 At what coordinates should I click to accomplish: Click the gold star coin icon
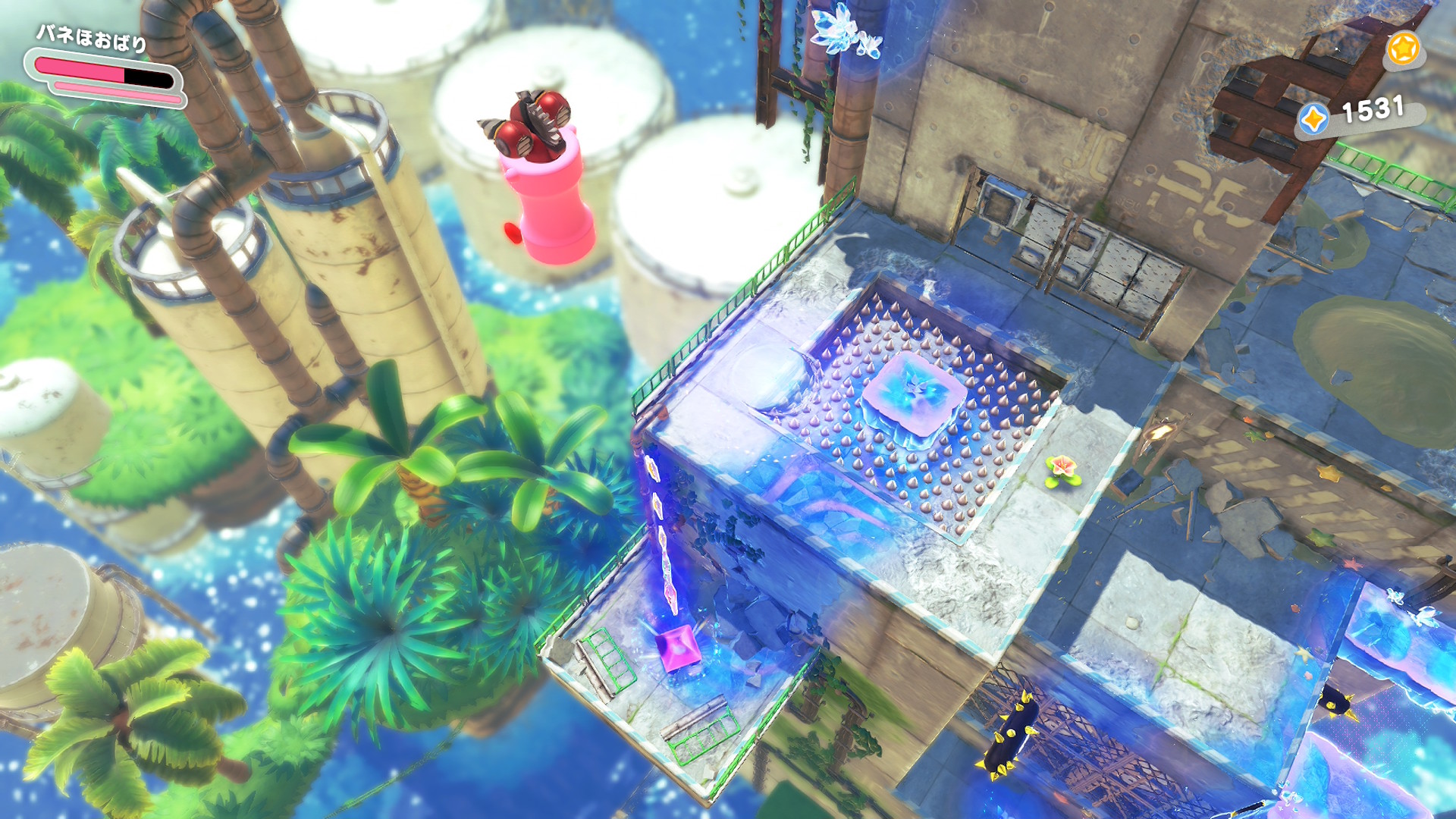pos(1402,49)
